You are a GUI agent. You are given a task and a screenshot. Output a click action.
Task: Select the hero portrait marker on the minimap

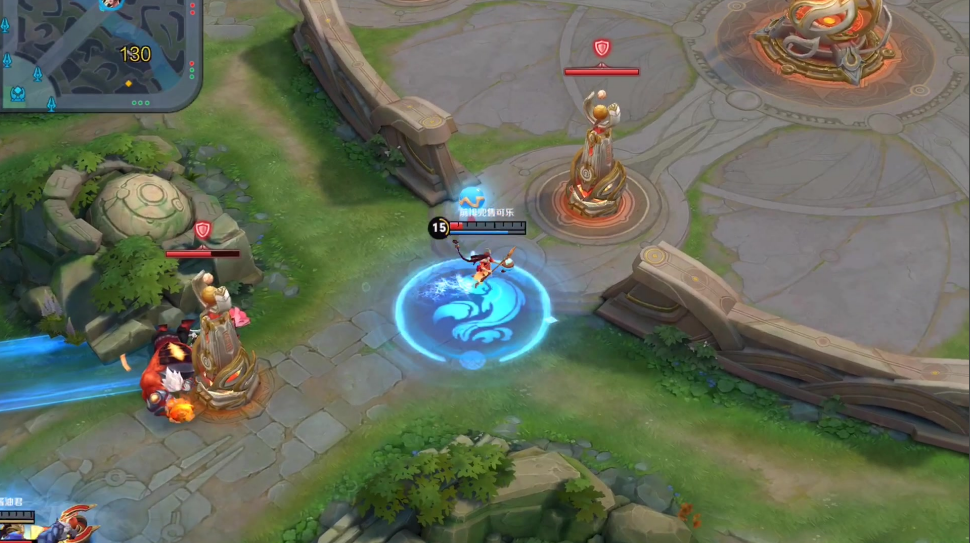110,5
